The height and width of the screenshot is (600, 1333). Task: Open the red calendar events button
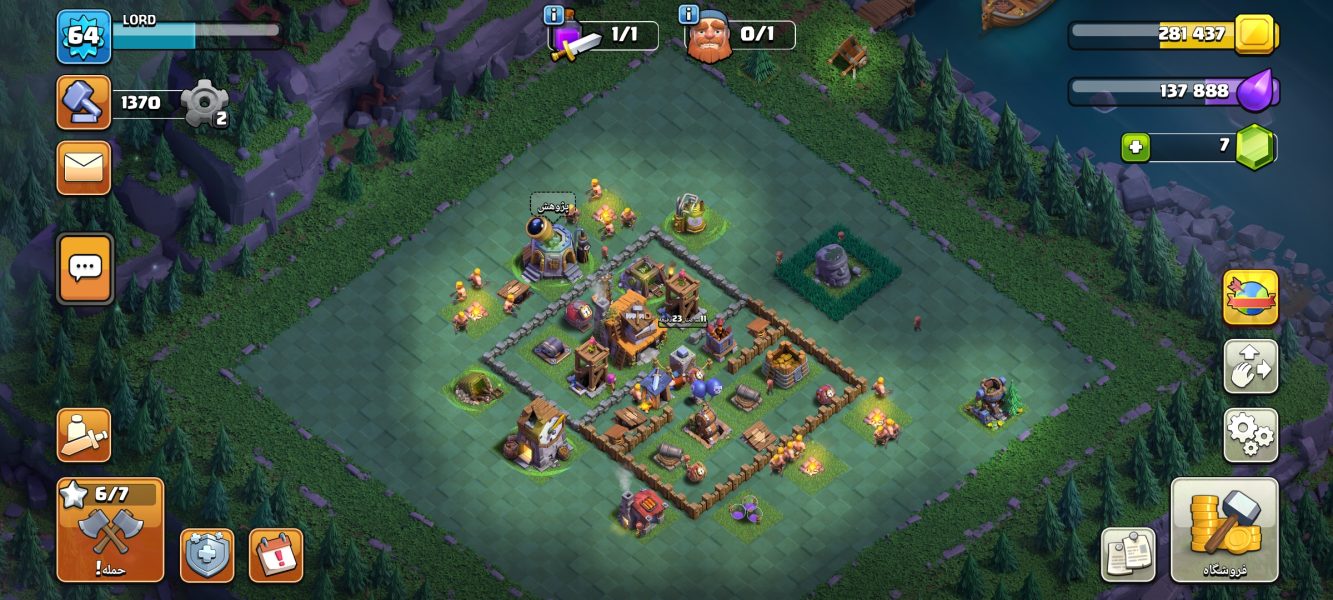pyautogui.click(x=275, y=555)
